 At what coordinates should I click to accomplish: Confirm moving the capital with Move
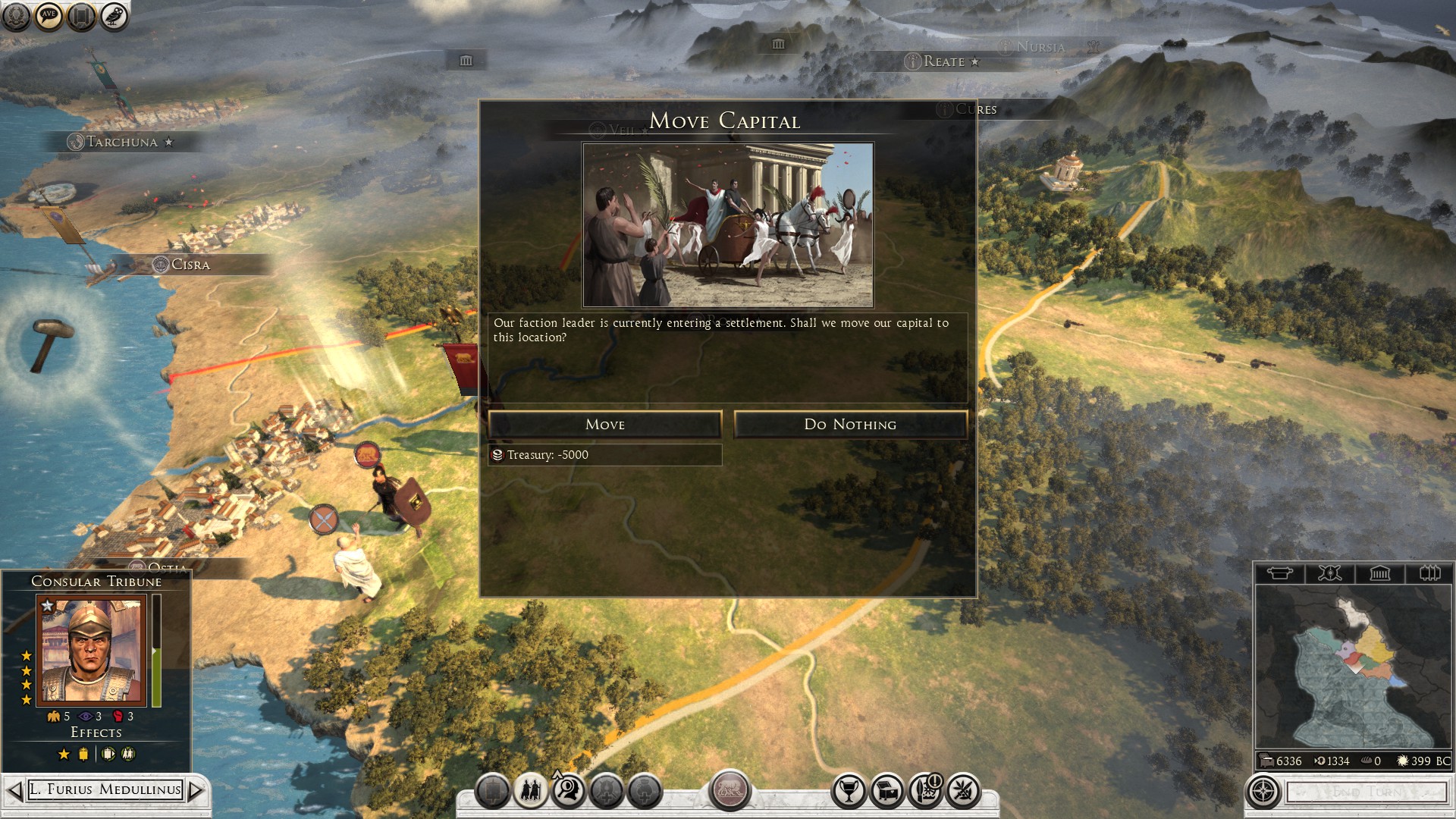pyautogui.click(x=604, y=425)
